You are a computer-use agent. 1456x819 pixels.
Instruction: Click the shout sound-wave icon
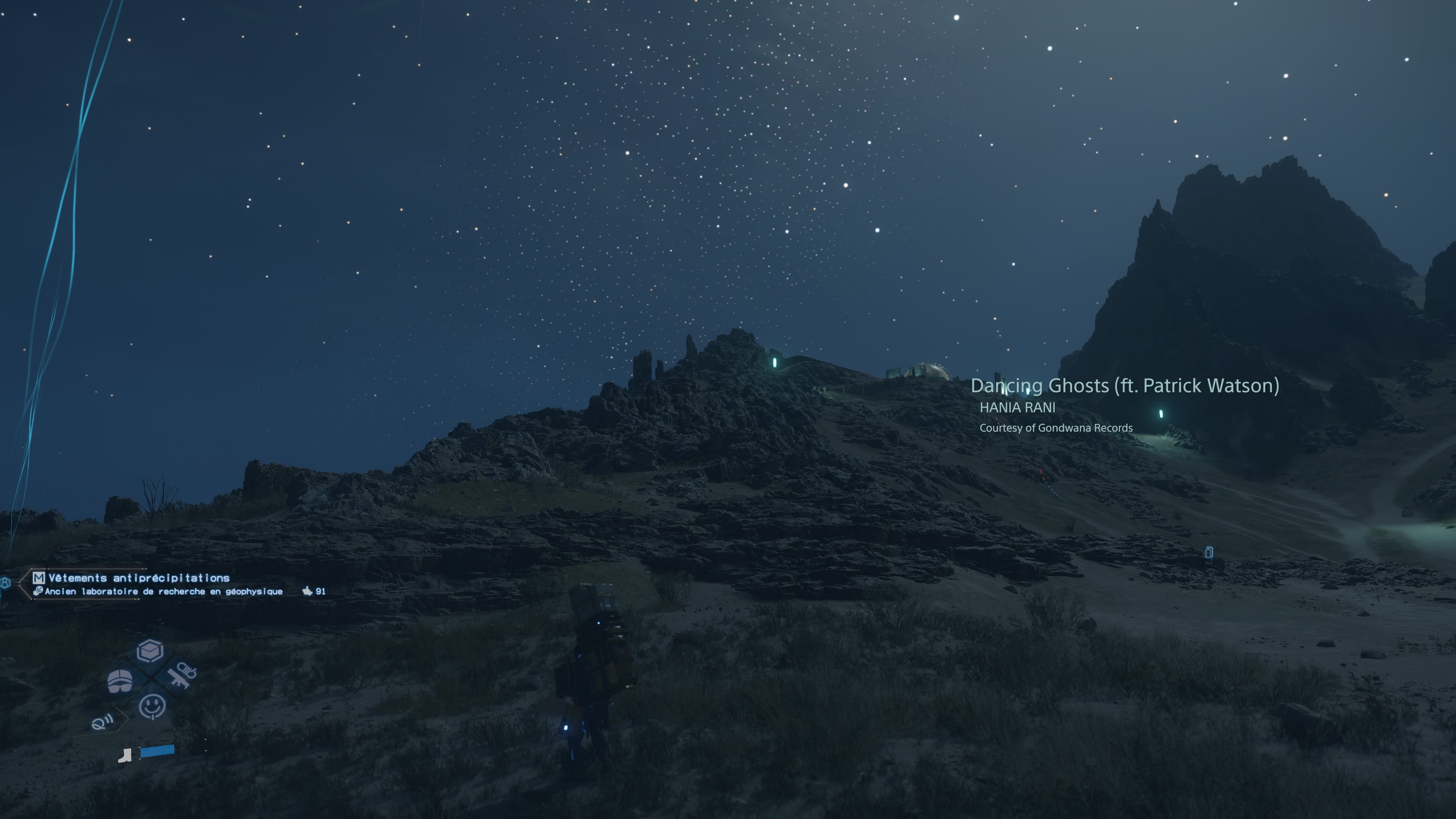pos(102,722)
